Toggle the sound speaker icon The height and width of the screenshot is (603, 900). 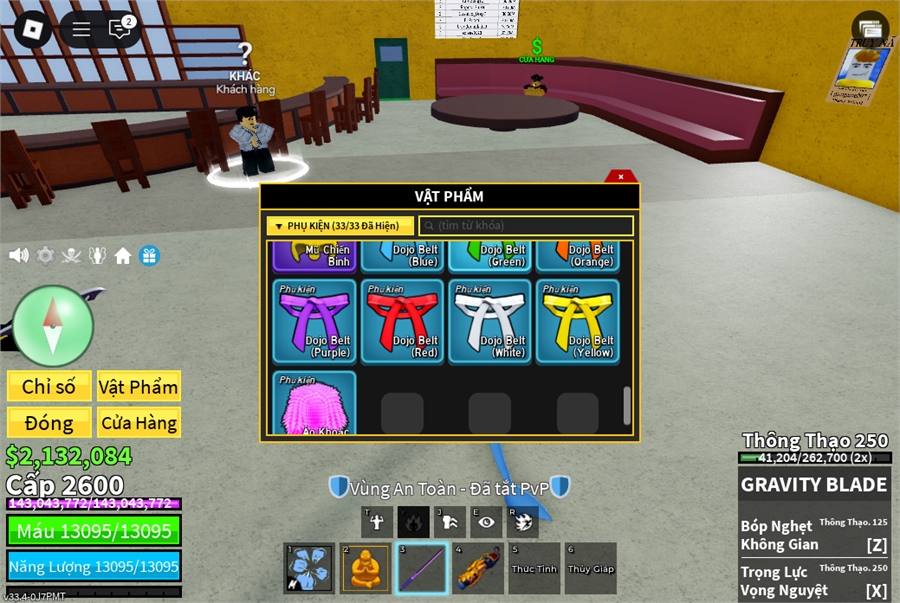[x=18, y=255]
